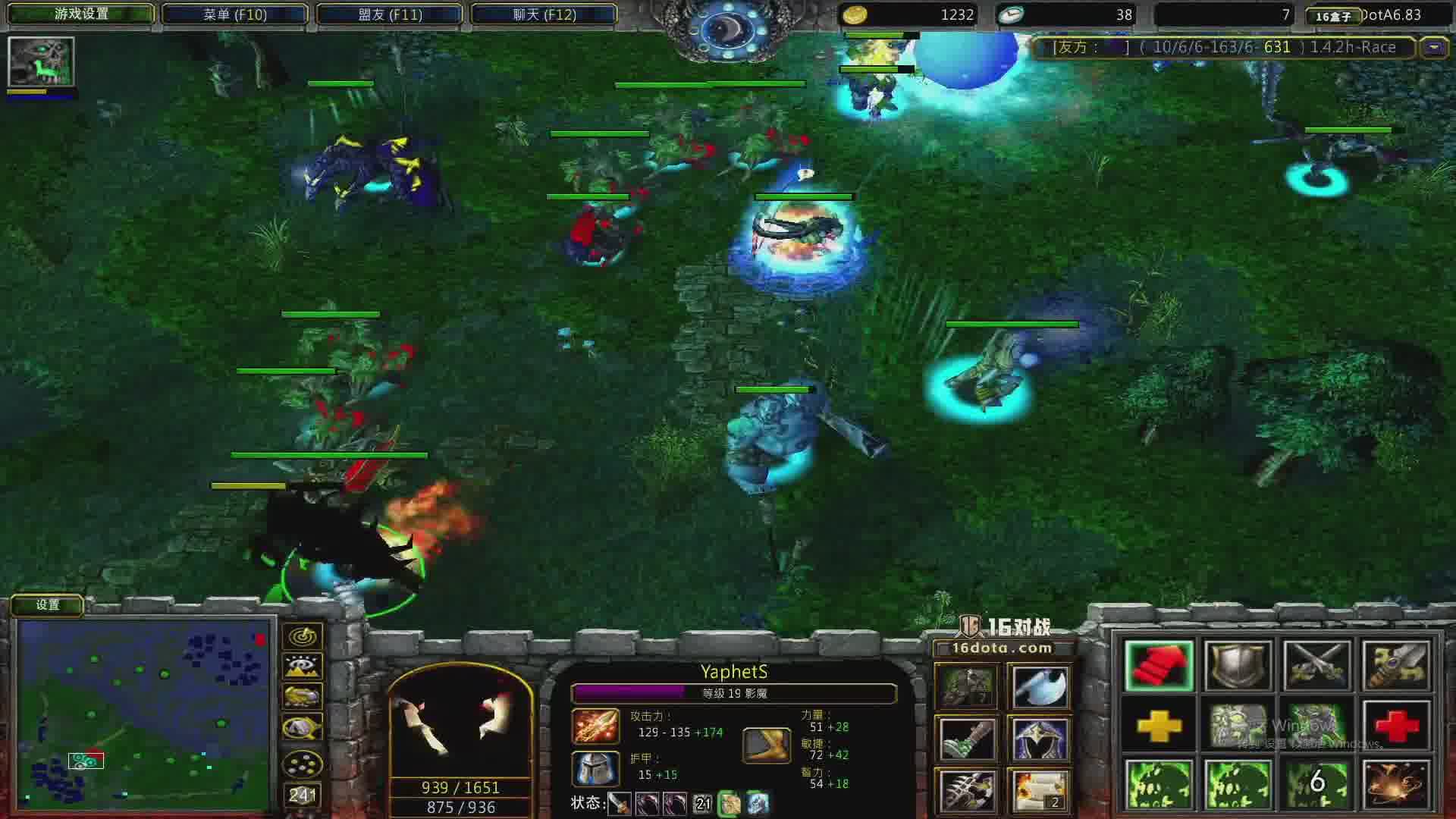Open the red cross hero abilities button
Viewport: 1456px width, 819px height.
[1396, 726]
